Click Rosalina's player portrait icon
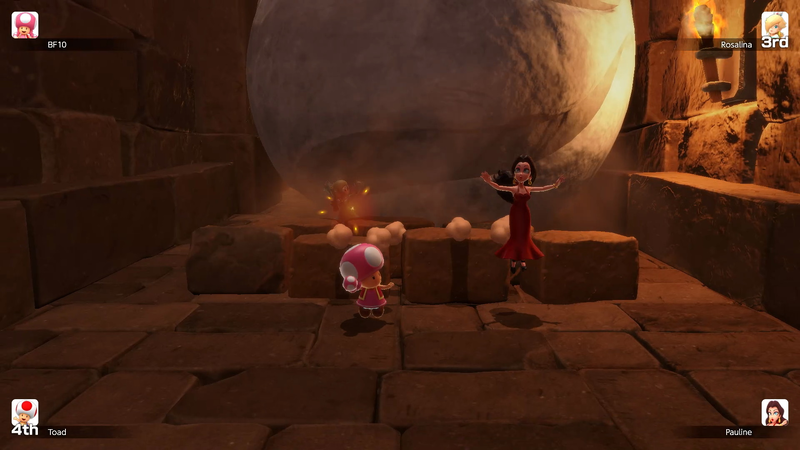Viewport: 800px width, 450px height. (775, 24)
